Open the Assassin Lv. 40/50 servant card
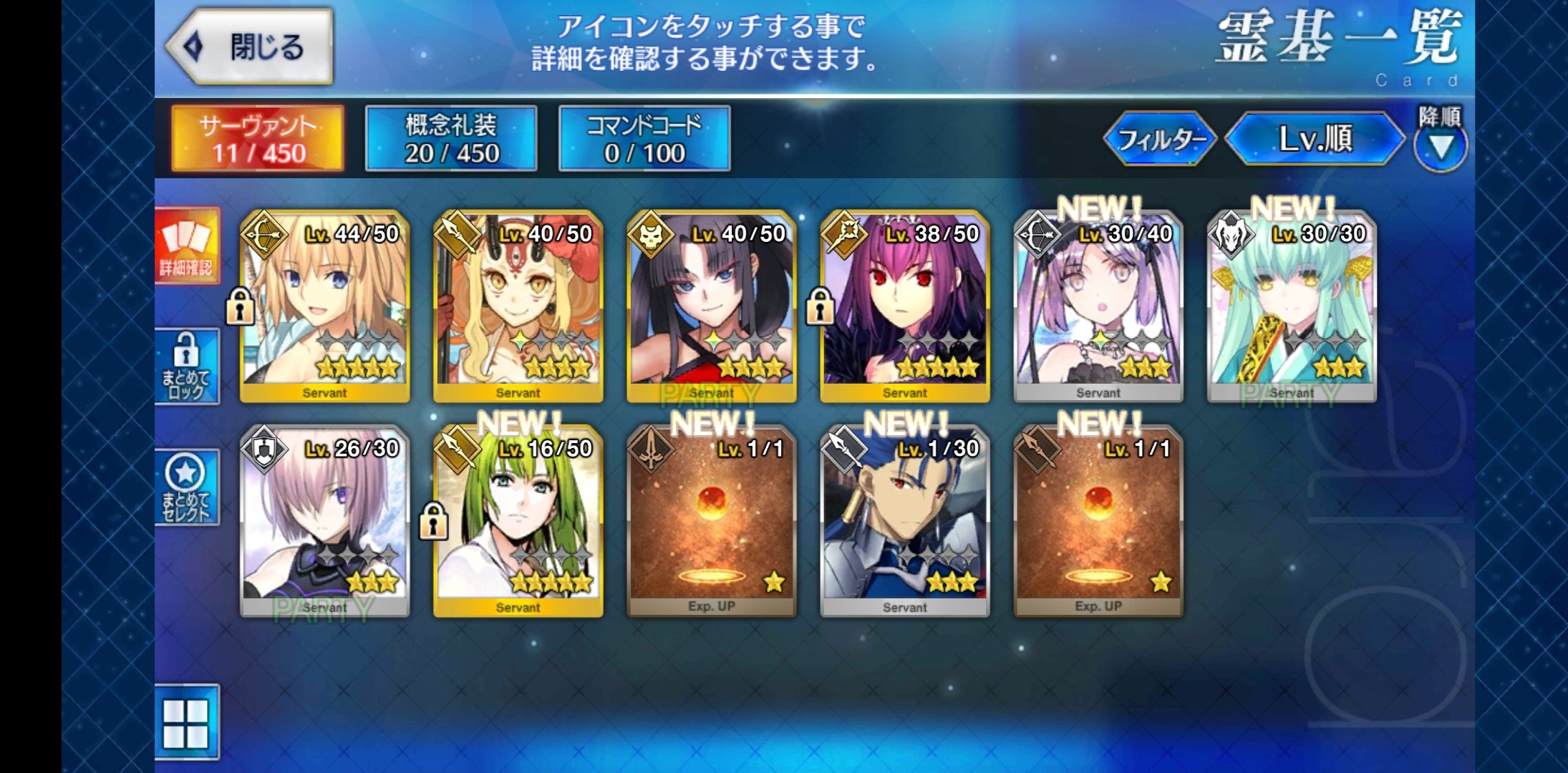 tap(712, 306)
